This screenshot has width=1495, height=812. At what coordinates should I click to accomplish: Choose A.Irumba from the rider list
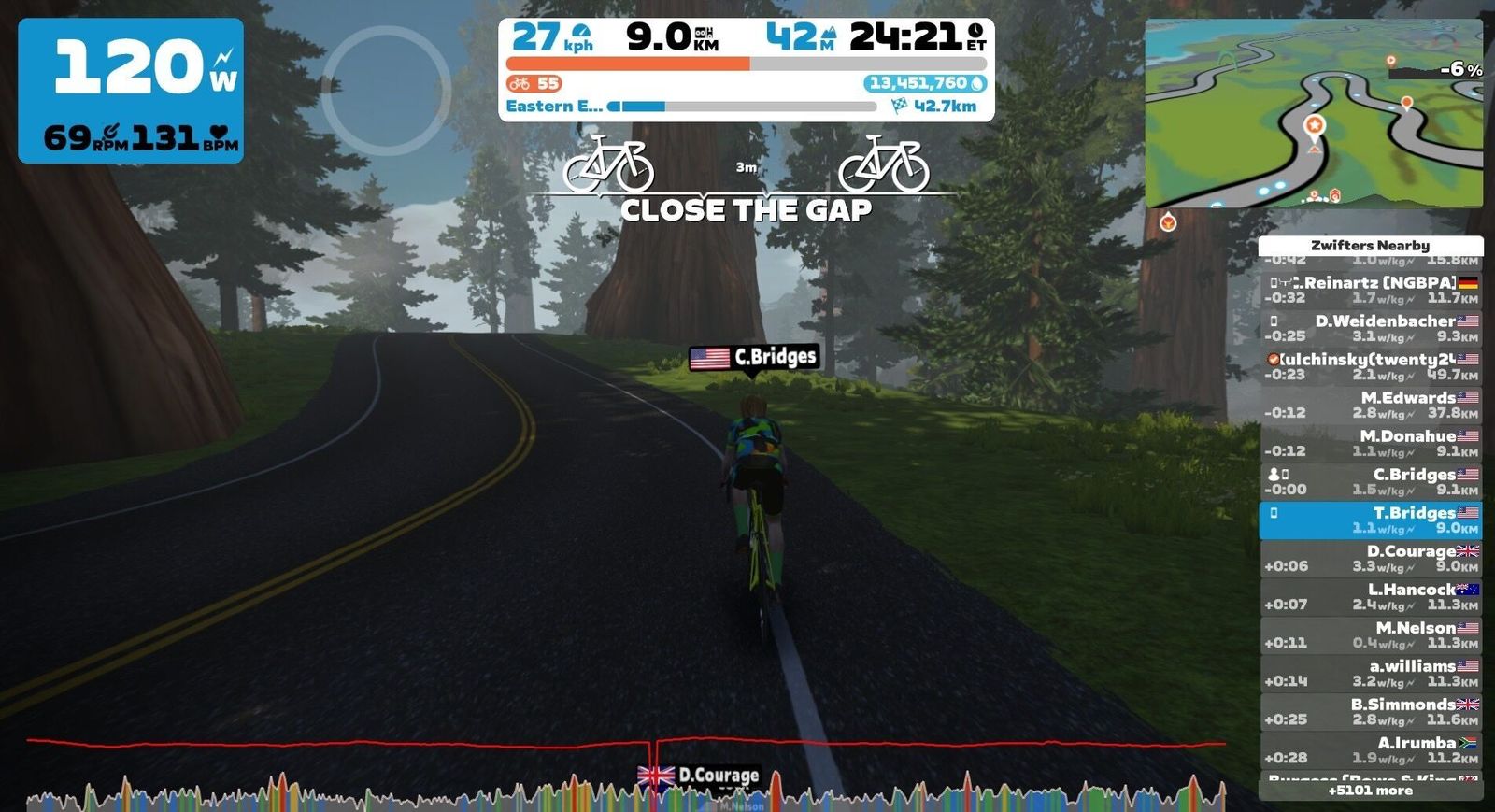point(1370,749)
